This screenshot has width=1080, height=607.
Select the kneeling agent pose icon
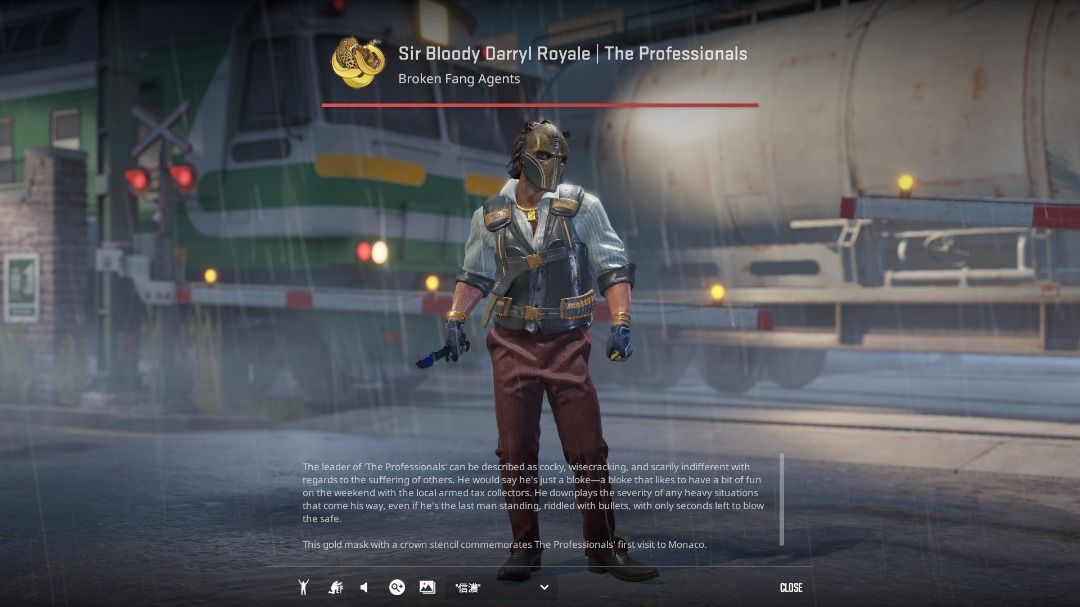(x=336, y=587)
